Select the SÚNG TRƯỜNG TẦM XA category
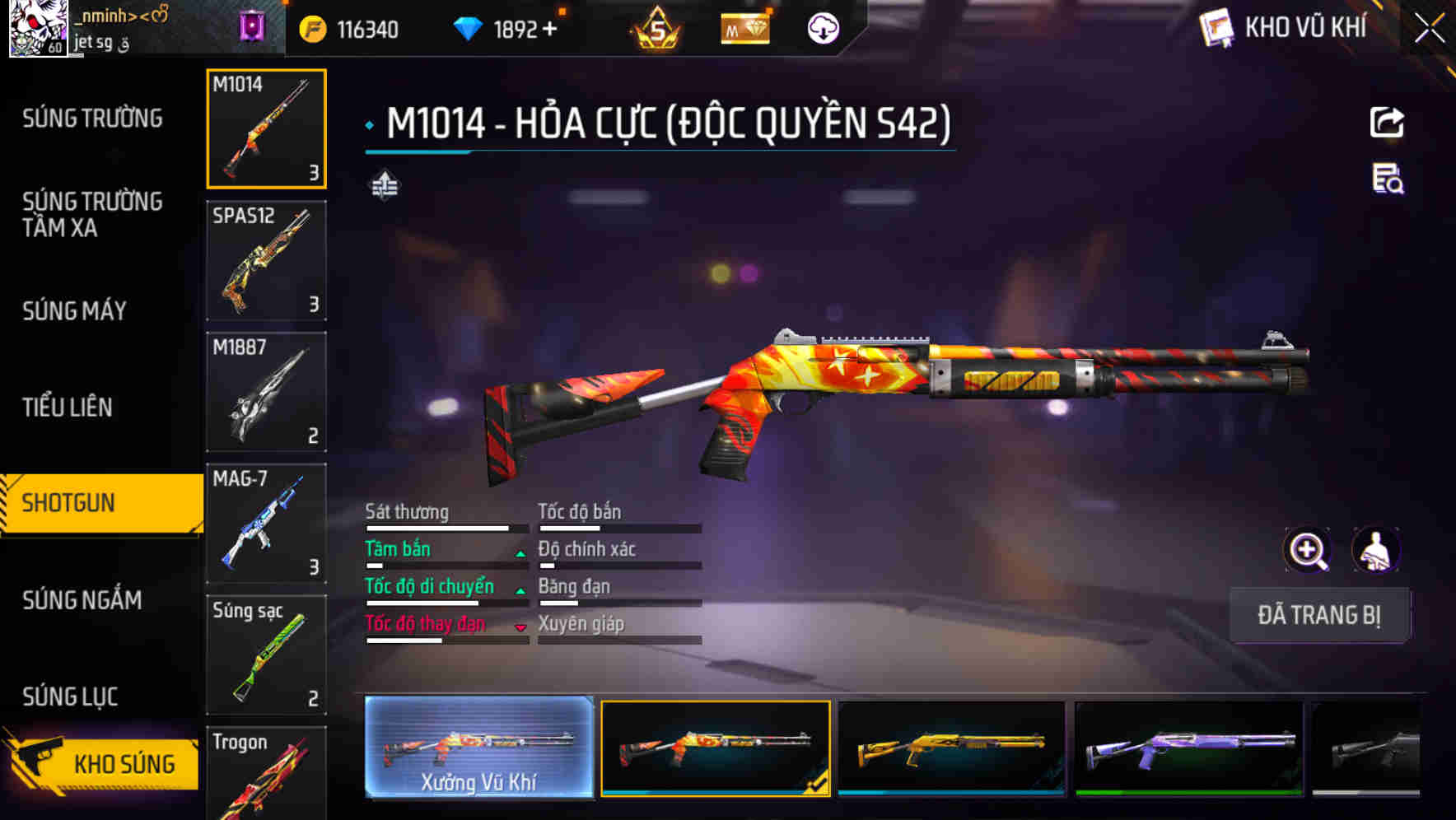The height and width of the screenshot is (820, 1456). coord(93,216)
